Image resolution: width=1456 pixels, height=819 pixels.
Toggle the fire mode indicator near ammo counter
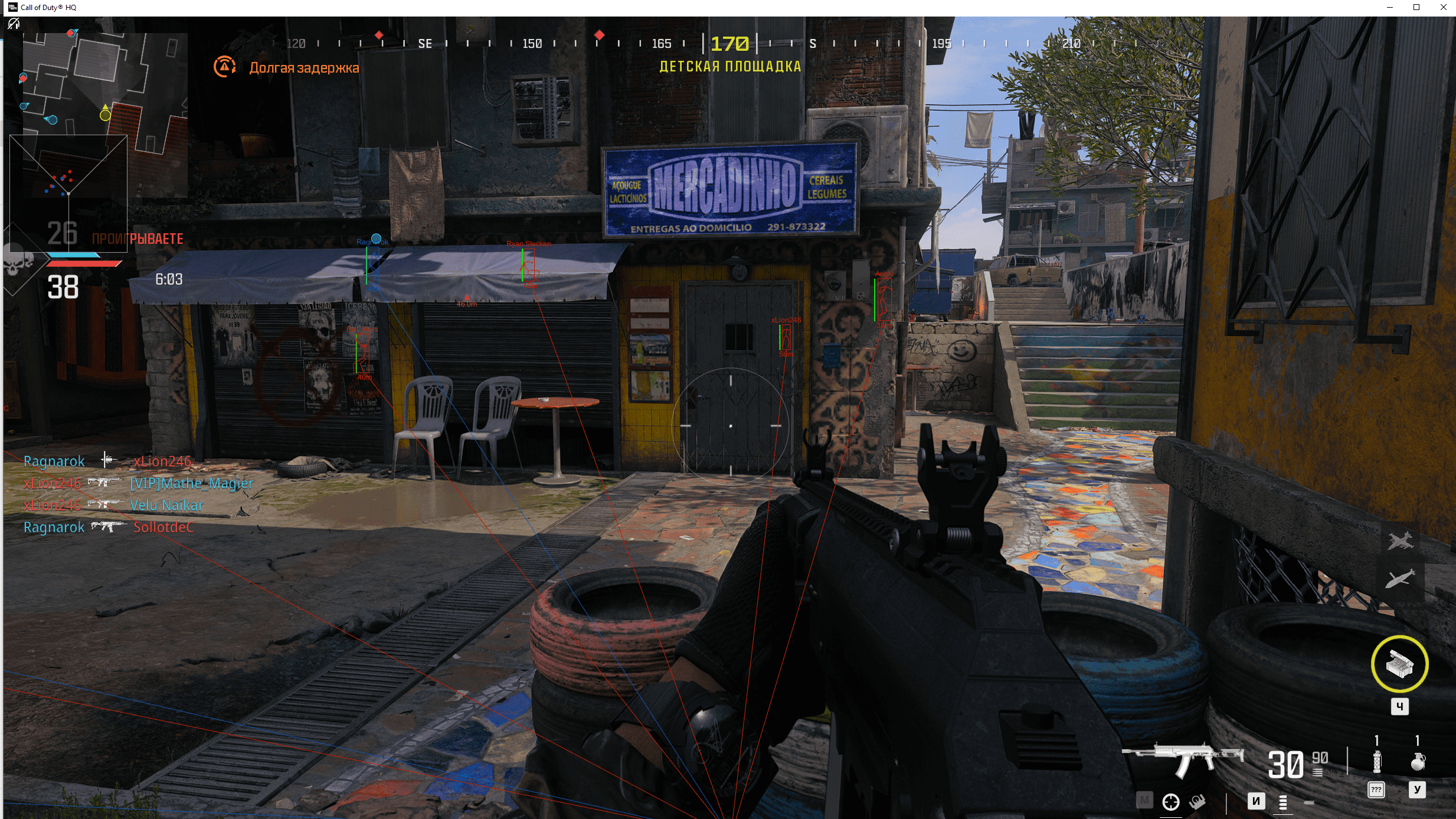coord(1317,774)
